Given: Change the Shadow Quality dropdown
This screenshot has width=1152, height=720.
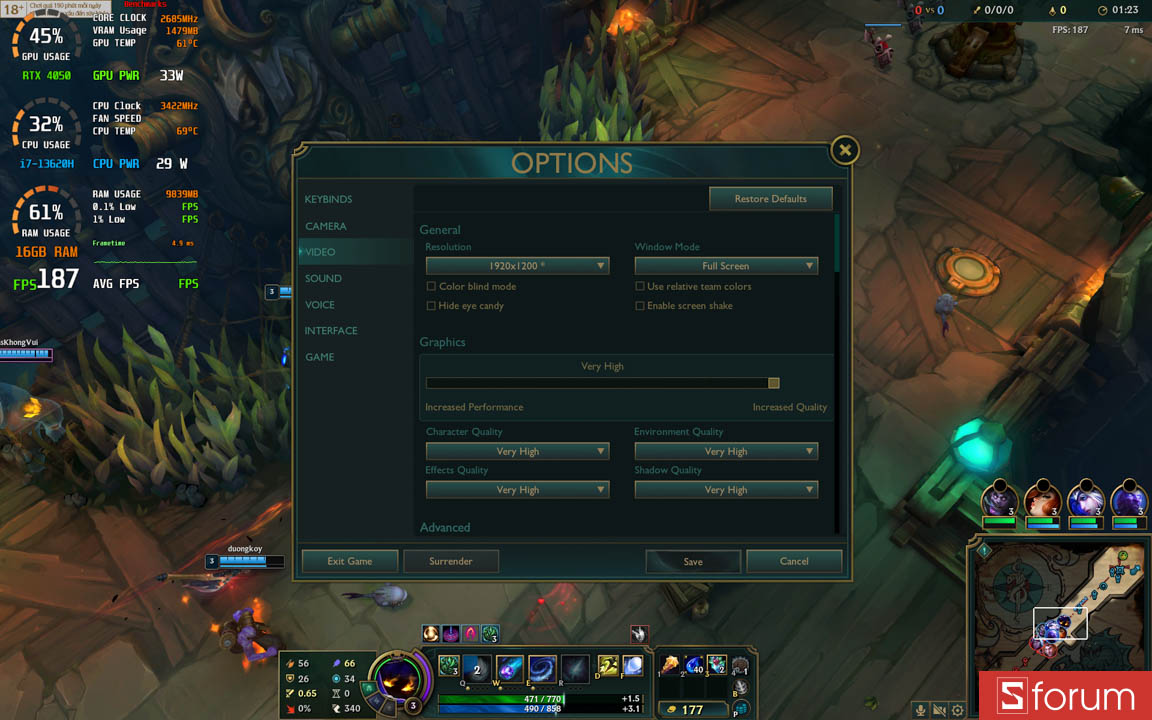Looking at the screenshot, I should click(x=726, y=490).
